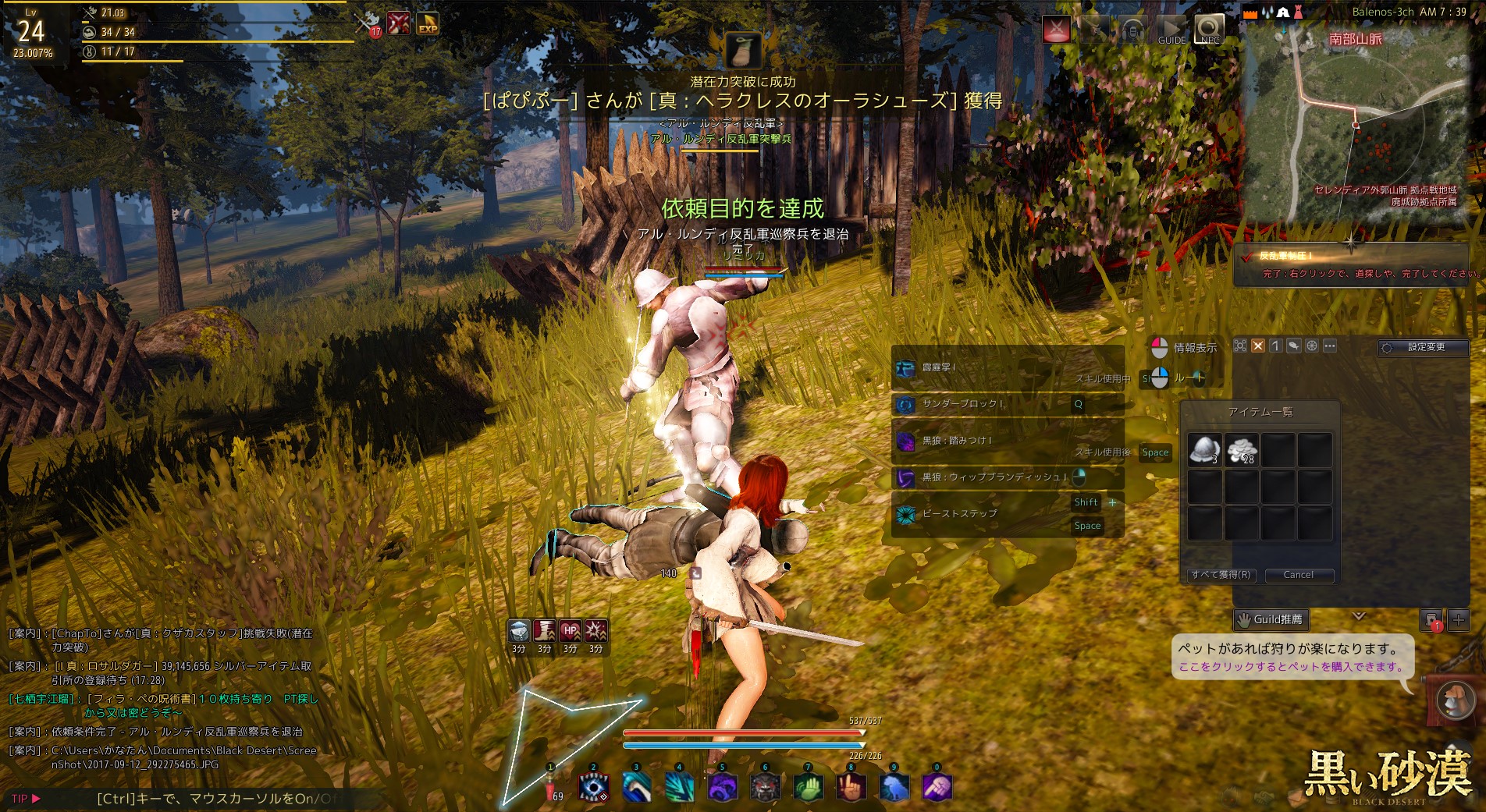Screen dimensions: 1486x812
Task: Click the pet purchase link text
Action: (1291, 667)
